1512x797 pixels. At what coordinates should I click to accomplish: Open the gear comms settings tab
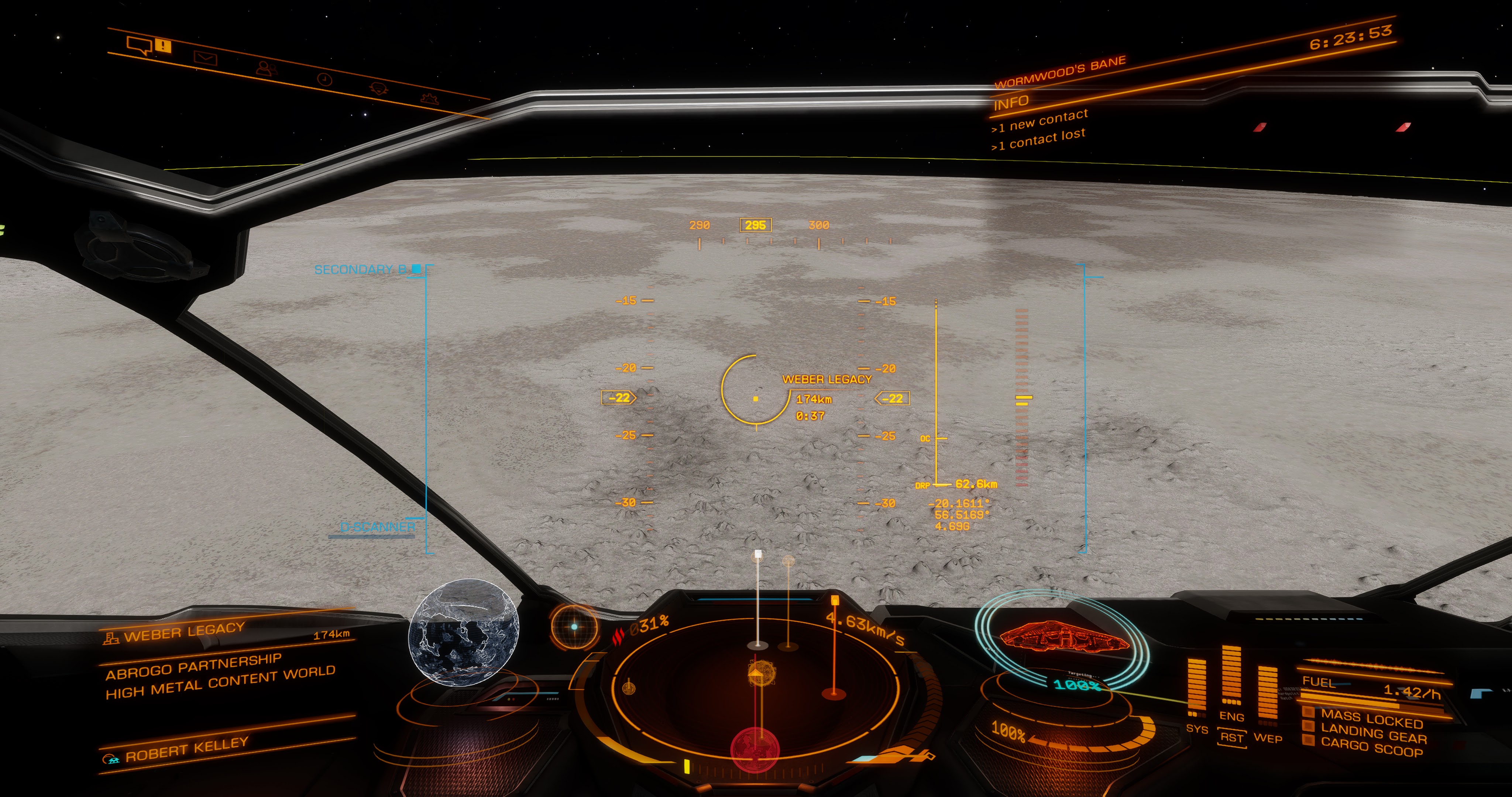click(x=430, y=98)
